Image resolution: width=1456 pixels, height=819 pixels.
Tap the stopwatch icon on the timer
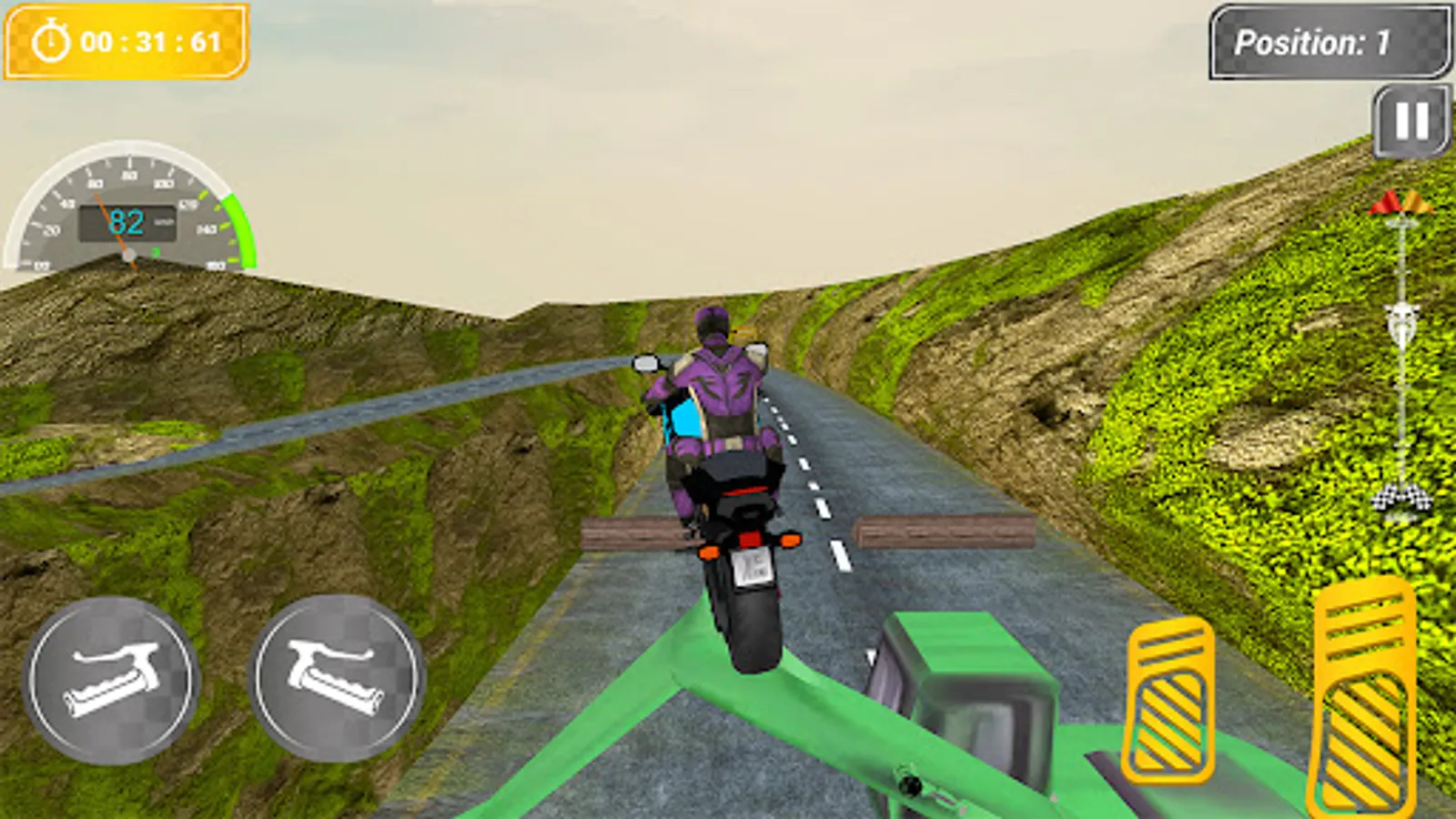point(52,40)
